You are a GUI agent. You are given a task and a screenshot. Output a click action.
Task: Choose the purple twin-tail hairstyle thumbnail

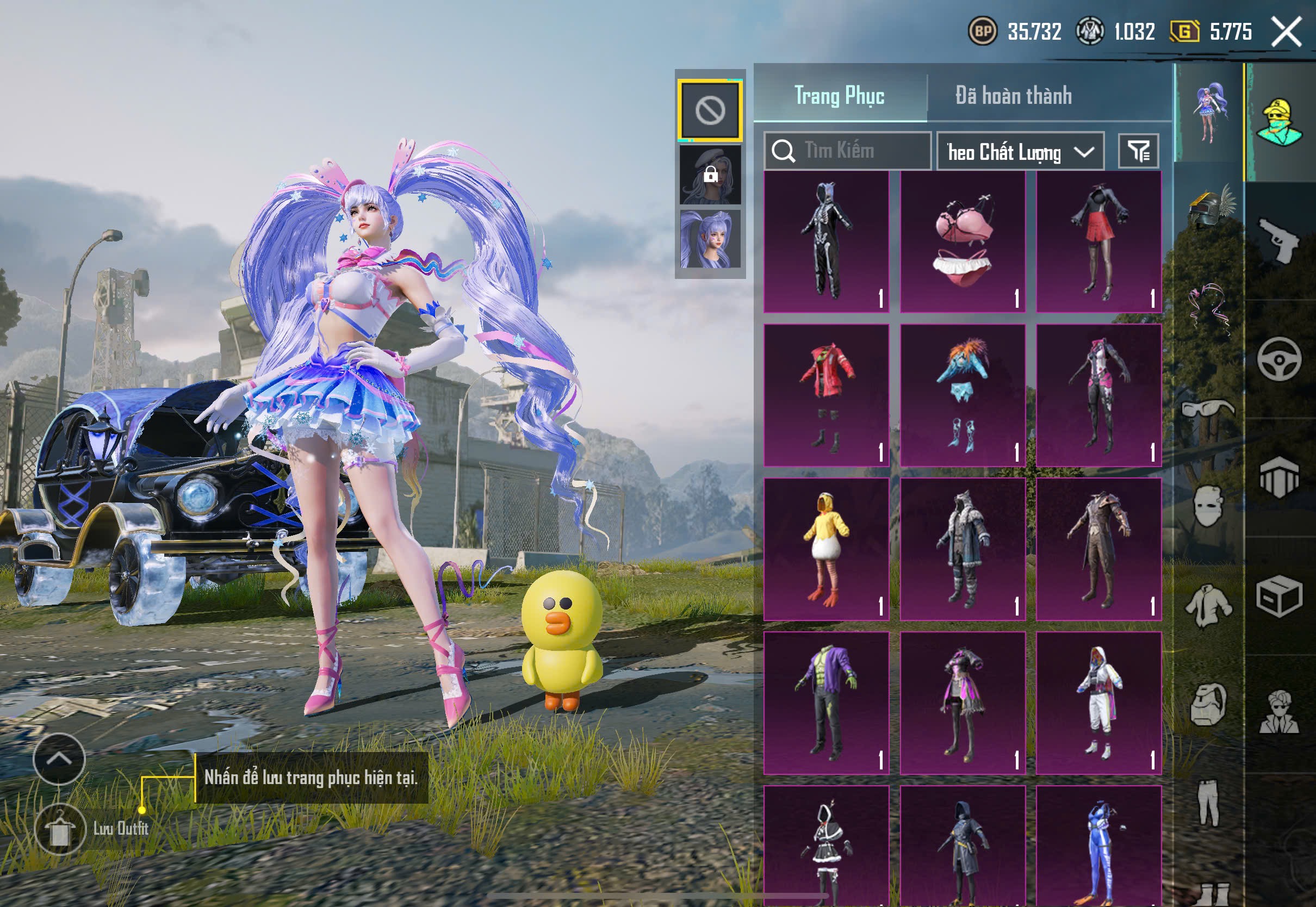click(710, 239)
